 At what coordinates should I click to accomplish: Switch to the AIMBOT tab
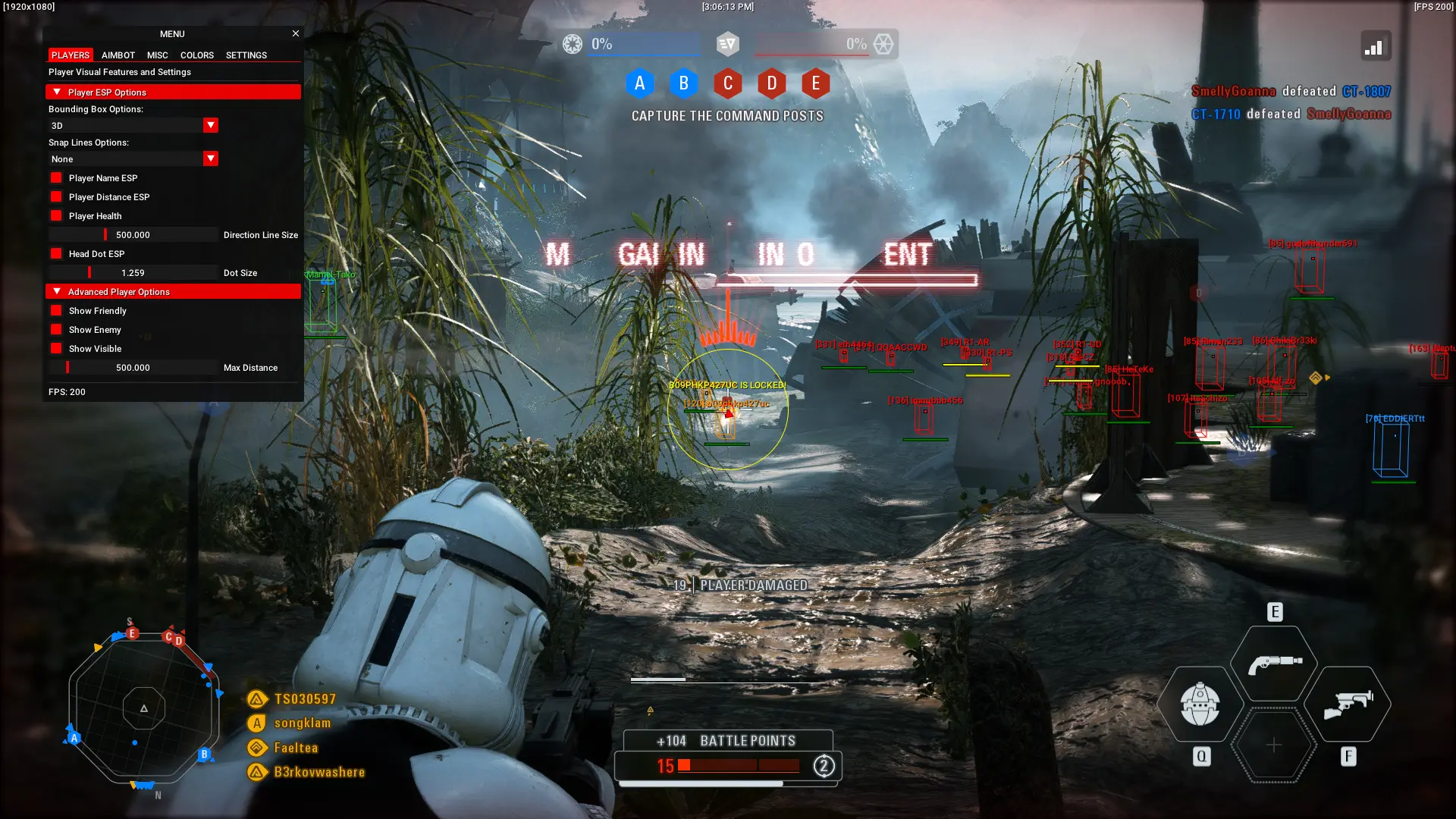(118, 55)
